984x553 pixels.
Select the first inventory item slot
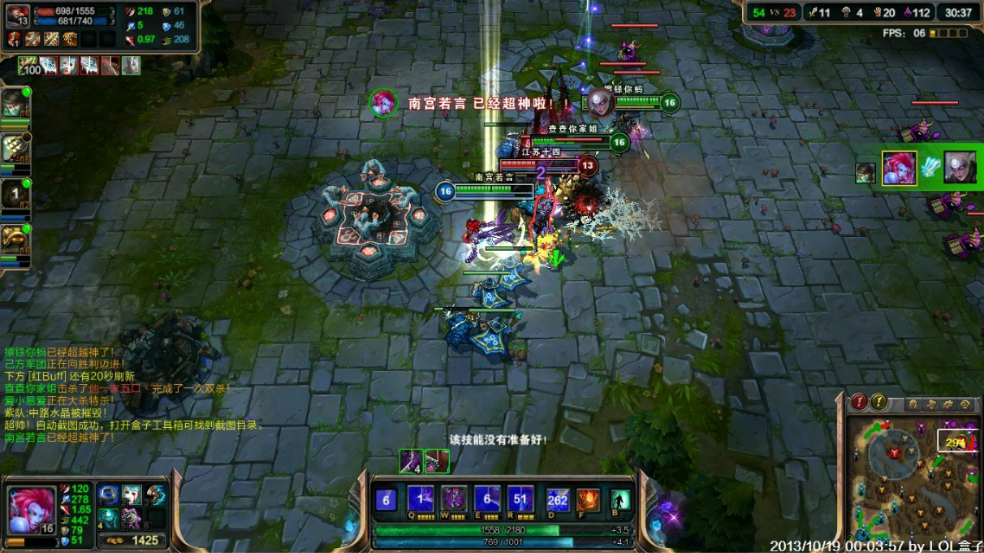pyautogui.click(x=109, y=495)
